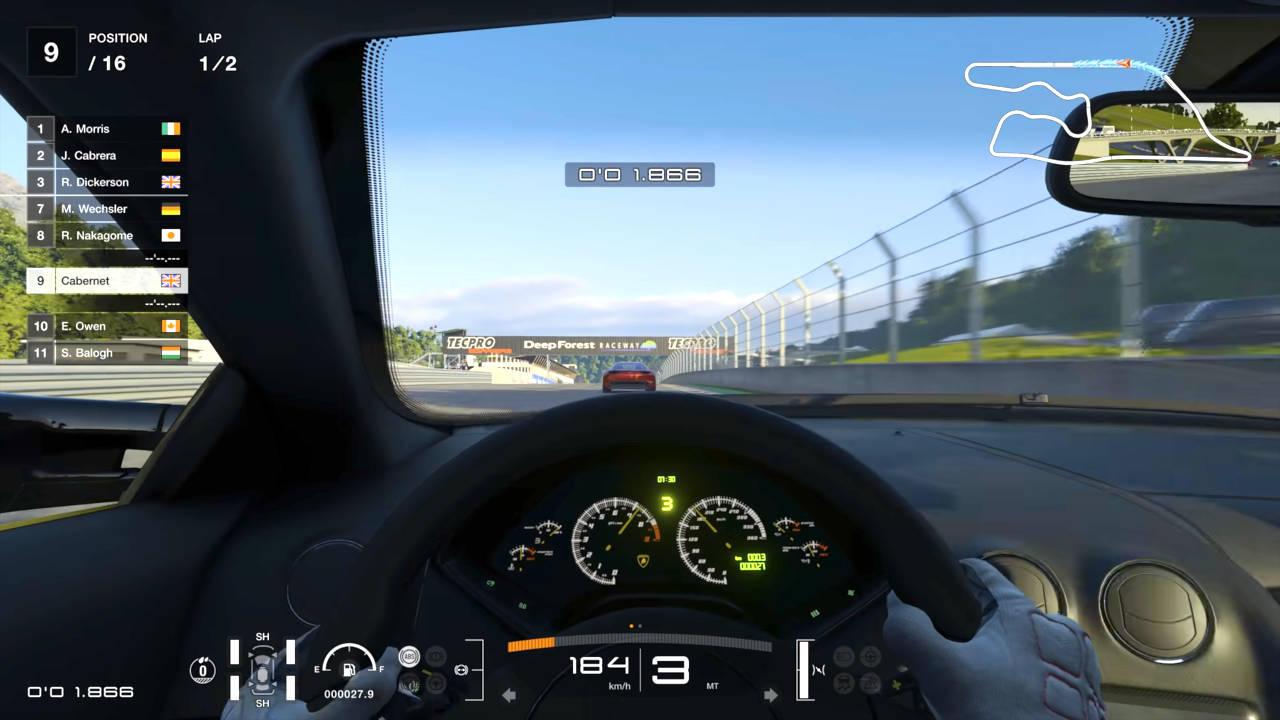
Task: Click the fuel pump gauge icon
Action: (347, 669)
